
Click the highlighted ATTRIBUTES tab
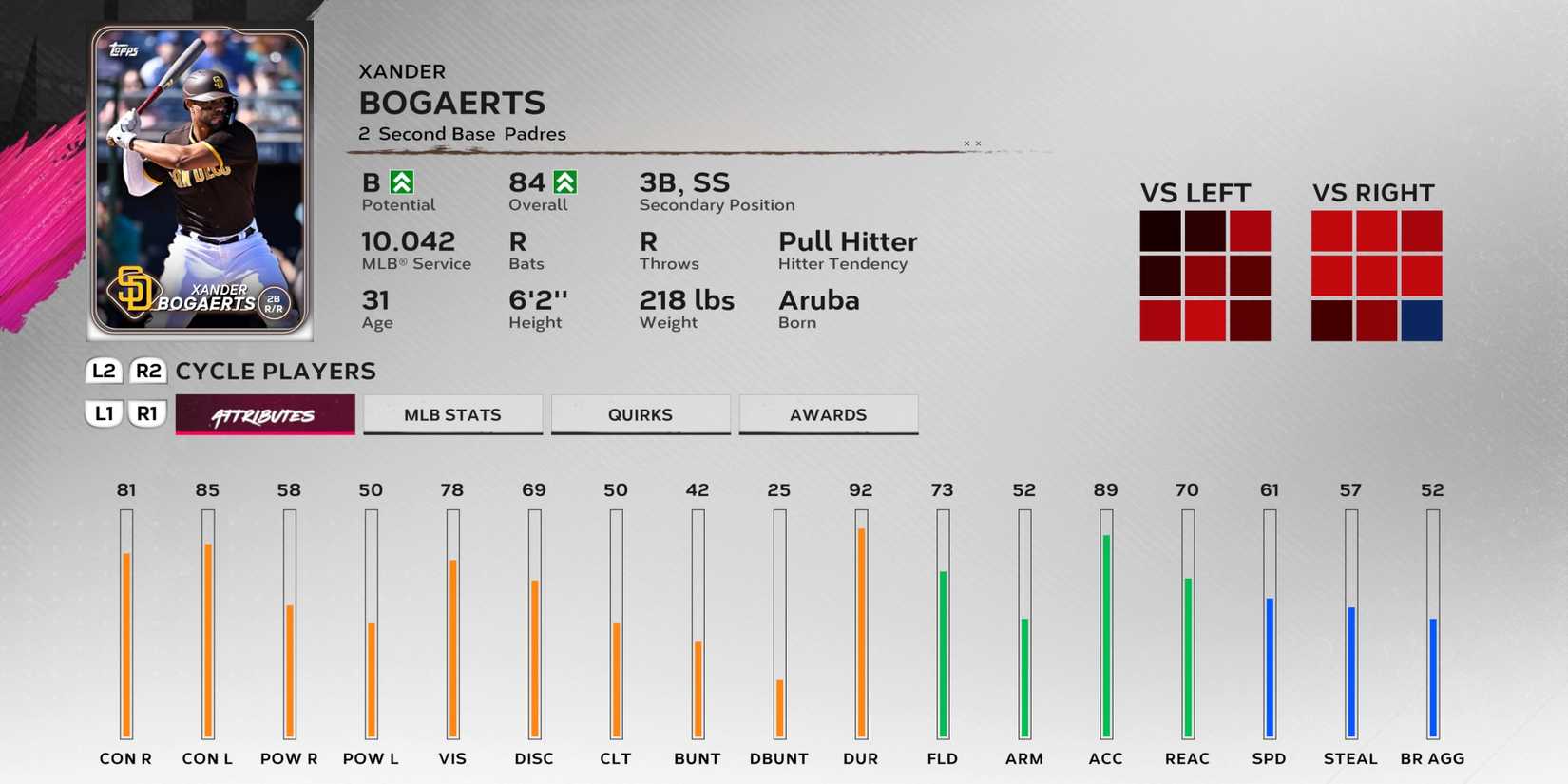264,414
